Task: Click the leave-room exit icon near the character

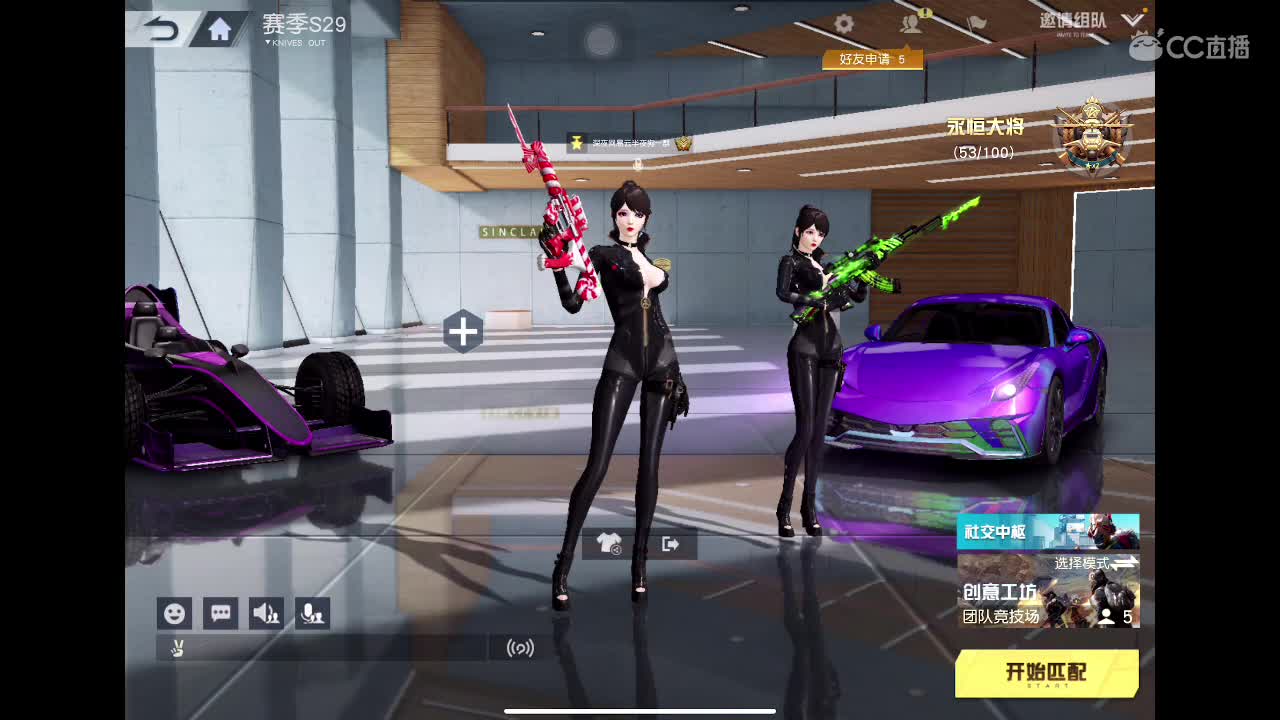Action: click(x=668, y=543)
